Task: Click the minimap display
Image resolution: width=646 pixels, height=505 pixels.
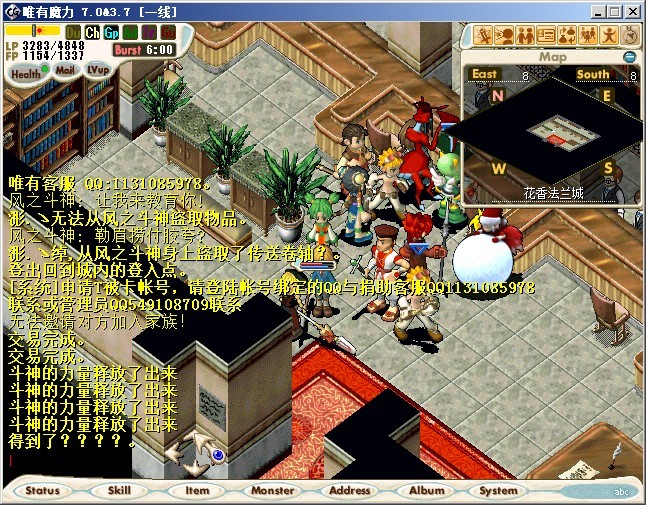Action: [552, 132]
